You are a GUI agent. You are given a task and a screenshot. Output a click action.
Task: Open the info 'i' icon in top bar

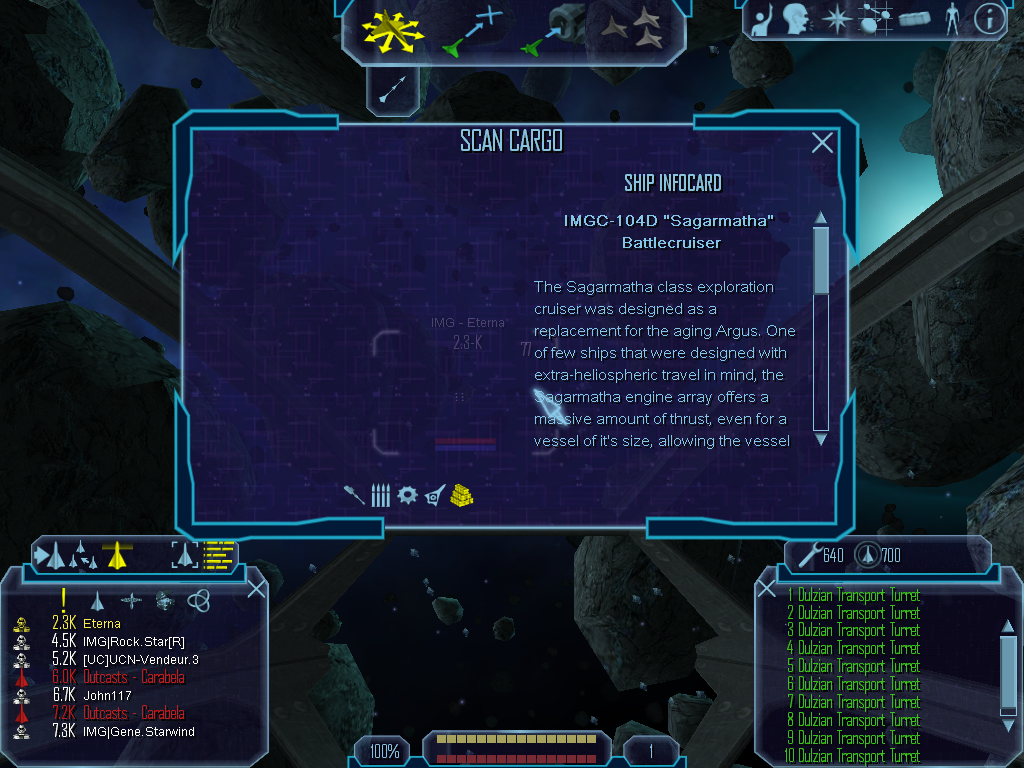click(x=989, y=19)
